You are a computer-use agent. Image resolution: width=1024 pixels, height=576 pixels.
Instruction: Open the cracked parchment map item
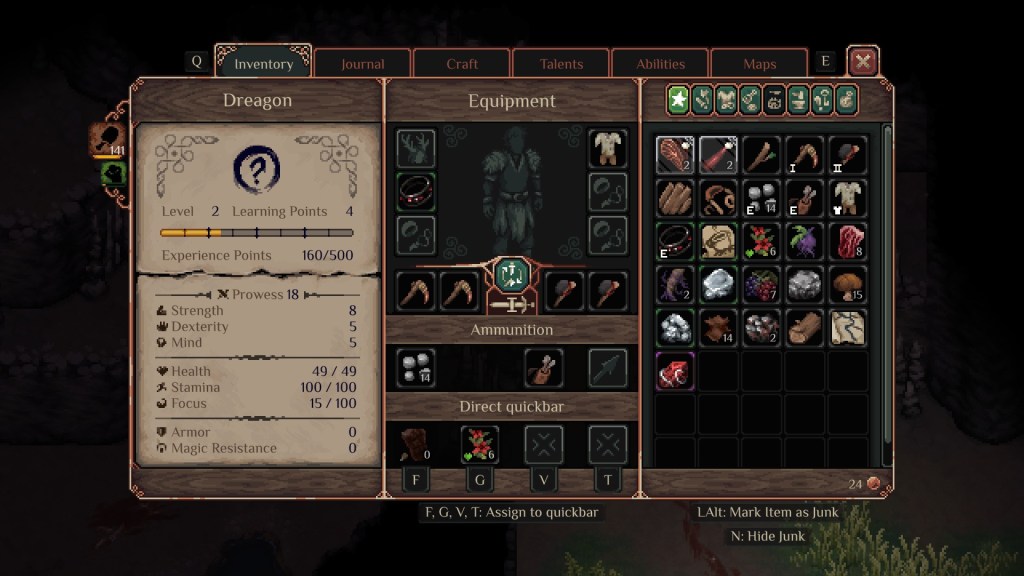848,327
